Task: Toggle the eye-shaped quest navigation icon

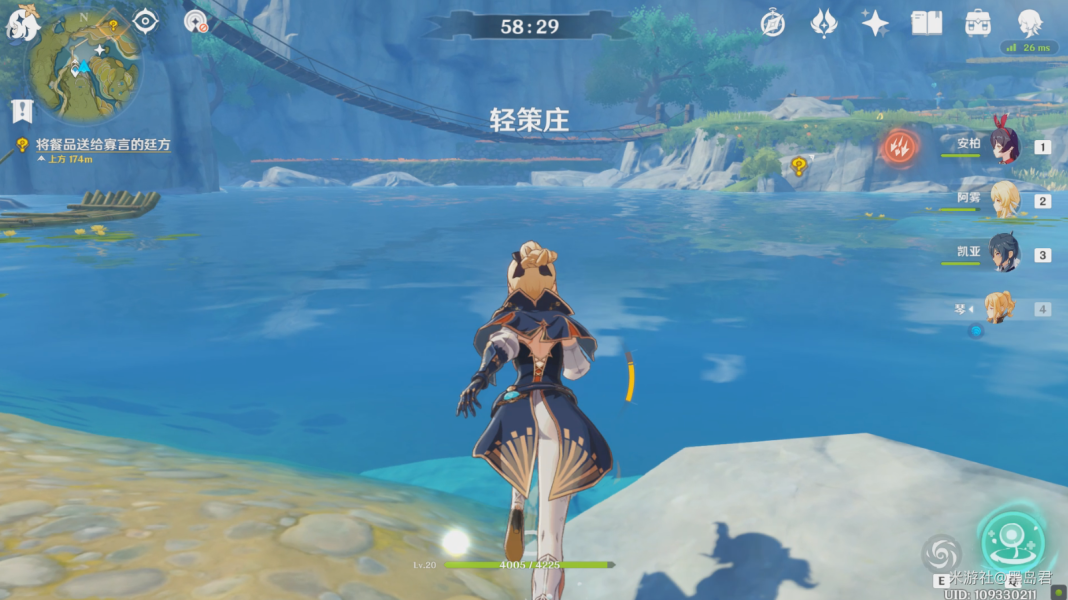Action: click(146, 22)
